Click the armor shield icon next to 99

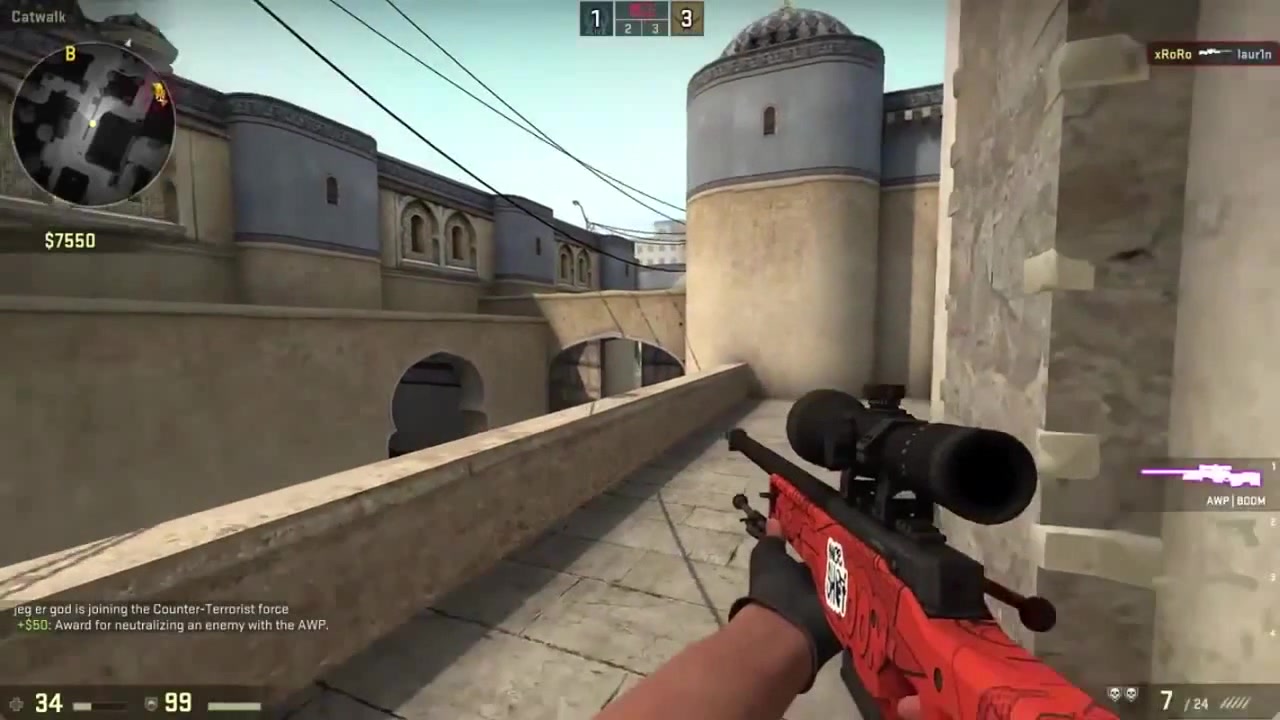click(x=151, y=703)
